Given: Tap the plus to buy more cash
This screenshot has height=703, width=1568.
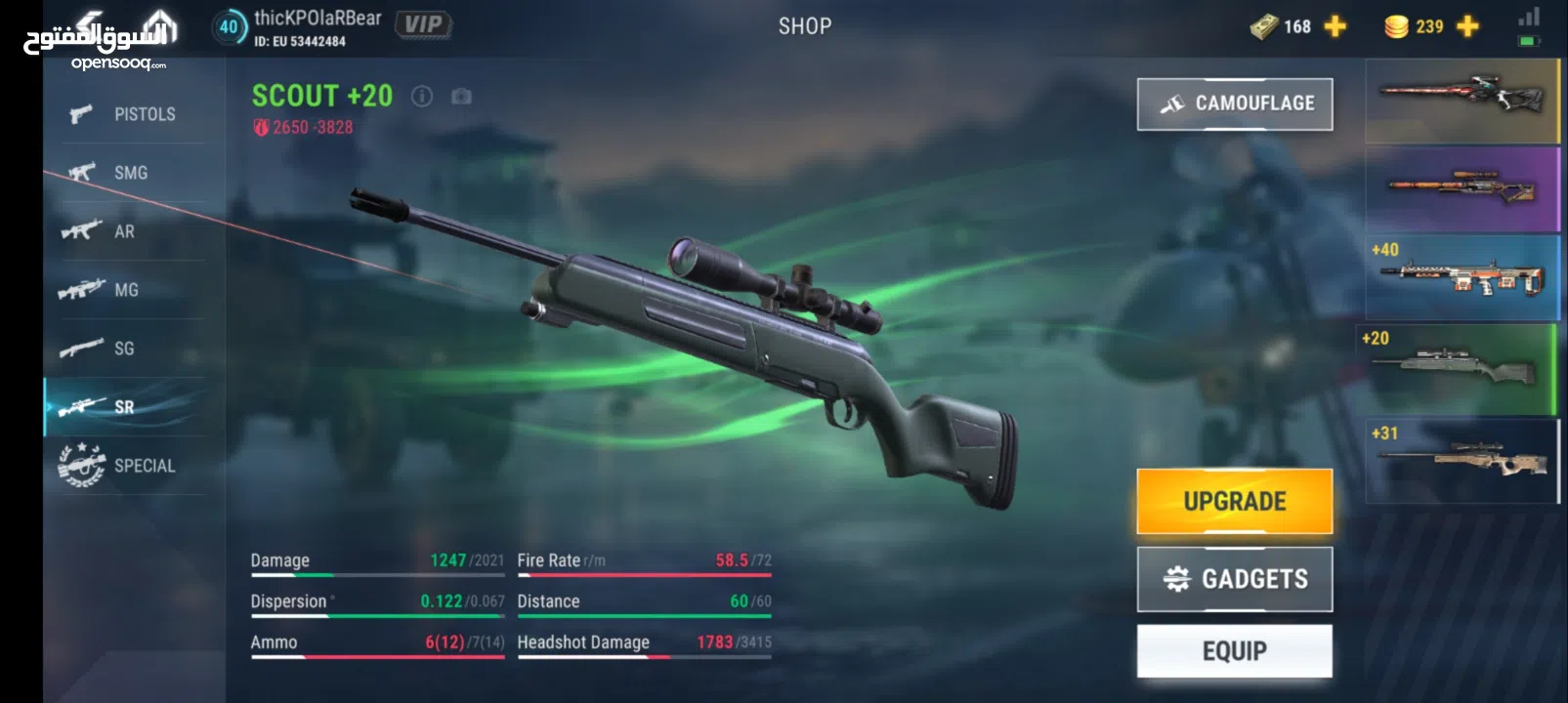Looking at the screenshot, I should coord(1334,26).
